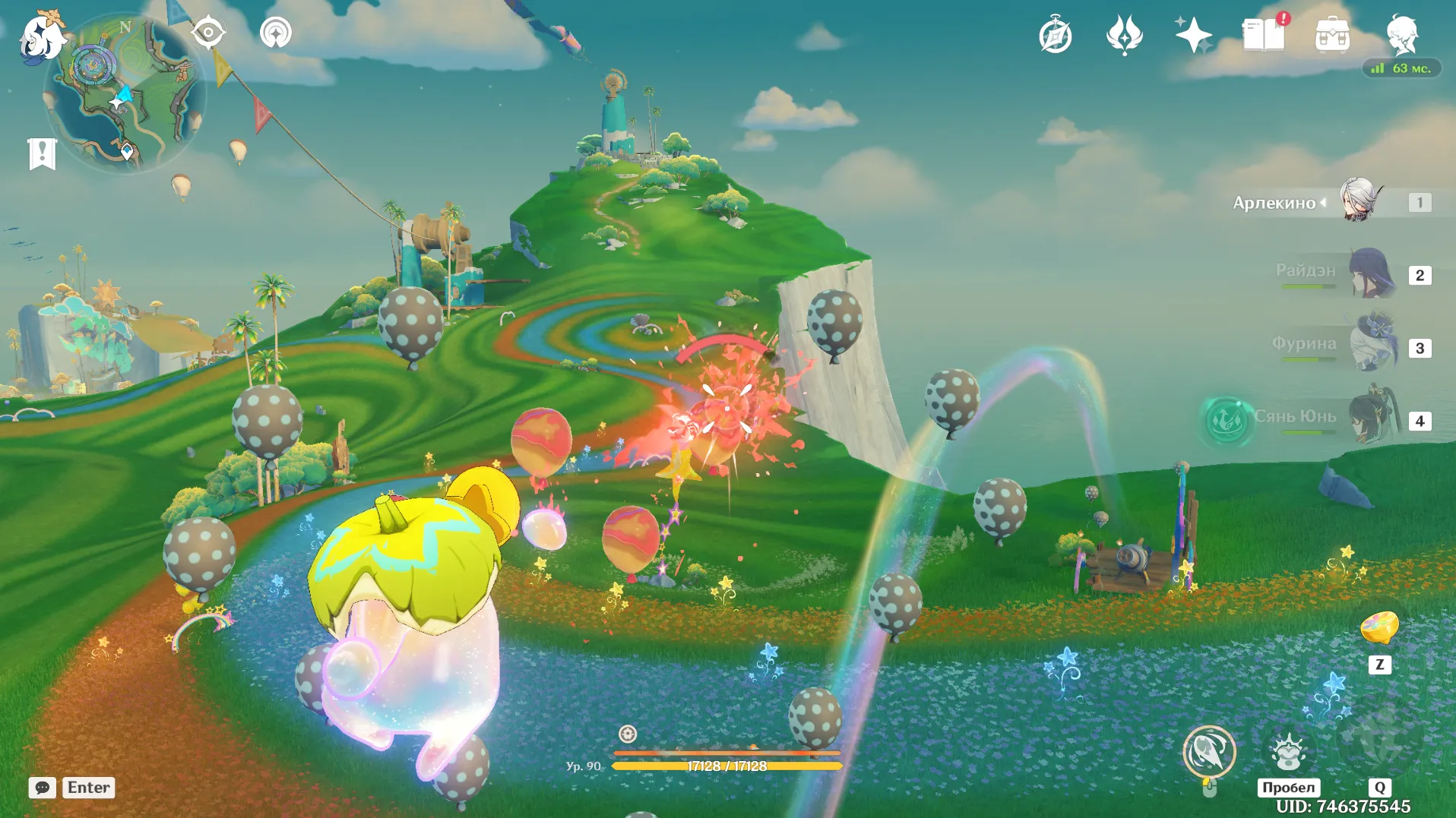Open the Paimon menu icon
1456x818 pixels.
[x=42, y=36]
